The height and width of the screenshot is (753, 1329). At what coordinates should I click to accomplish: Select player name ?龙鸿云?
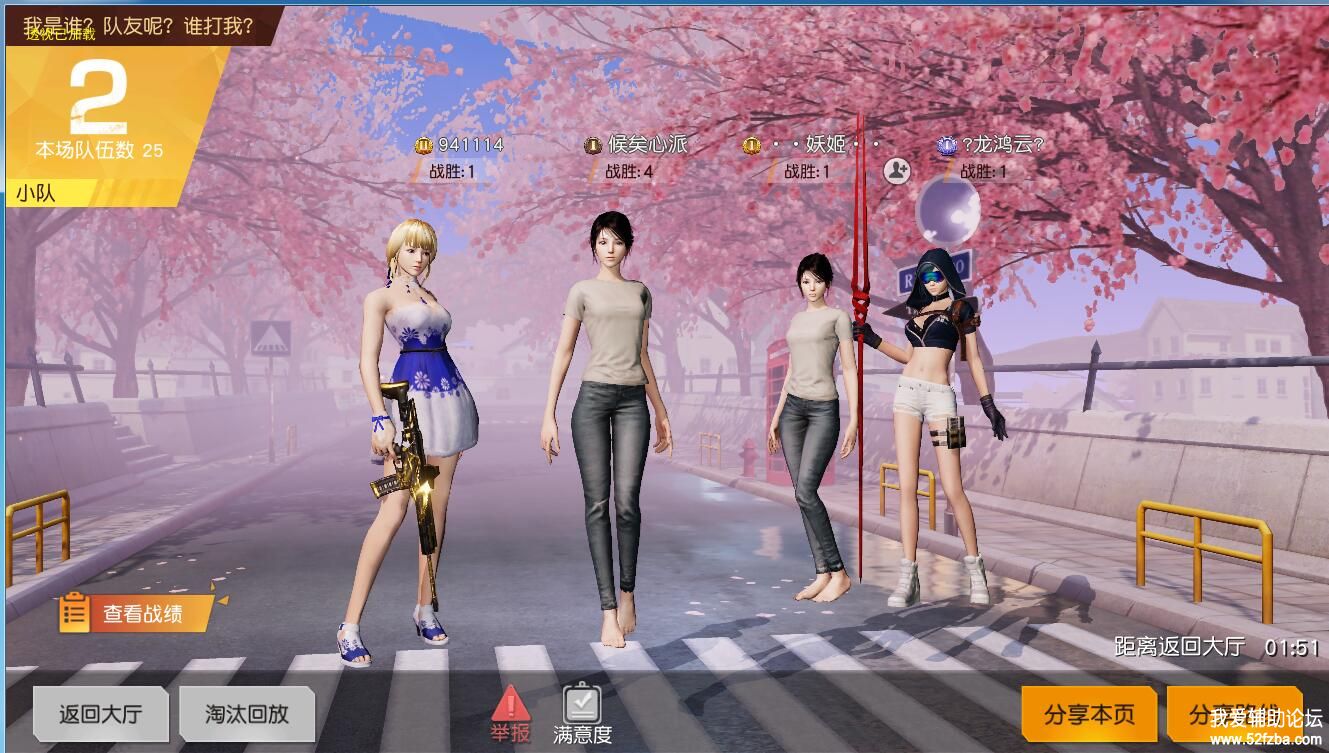click(1002, 145)
